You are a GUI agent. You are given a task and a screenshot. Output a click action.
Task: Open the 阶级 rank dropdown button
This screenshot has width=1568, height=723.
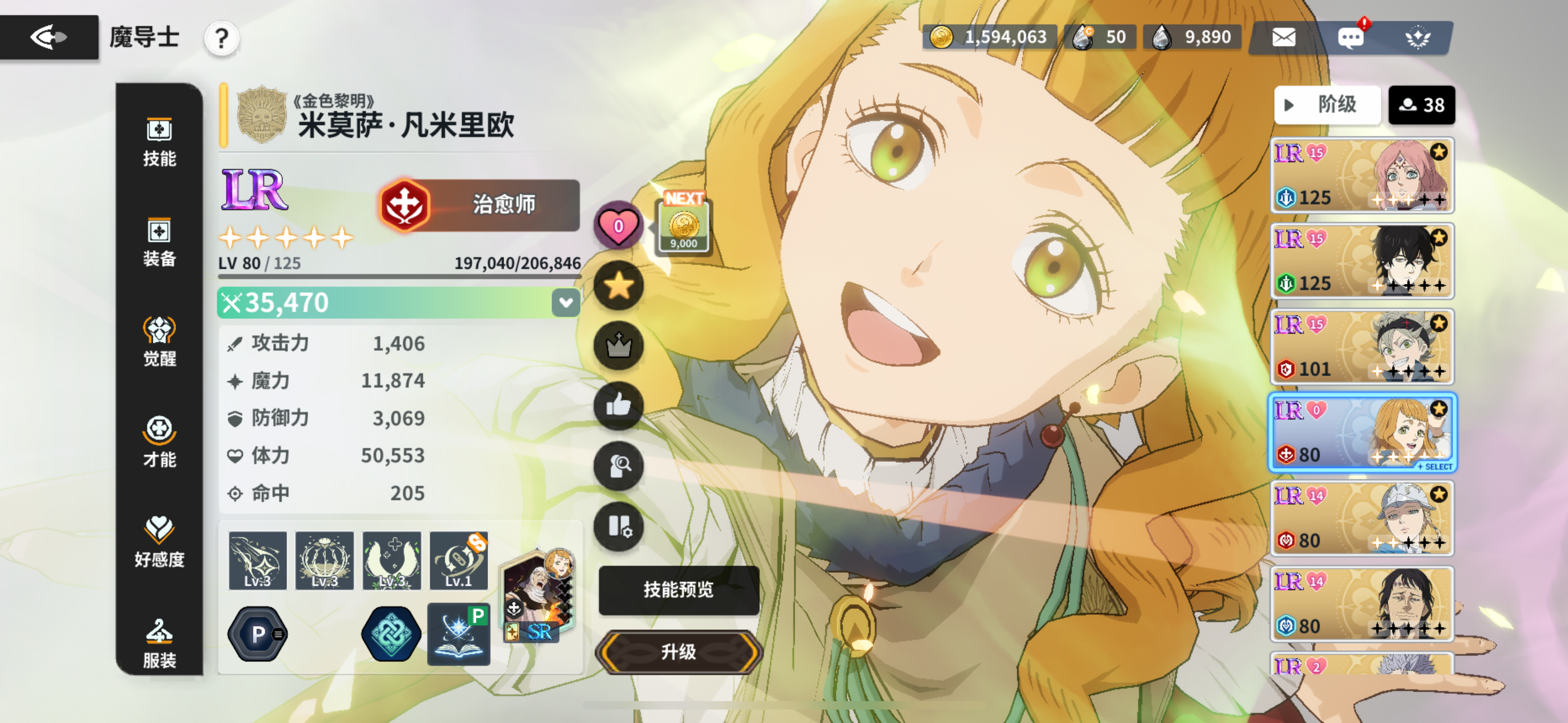point(1327,105)
